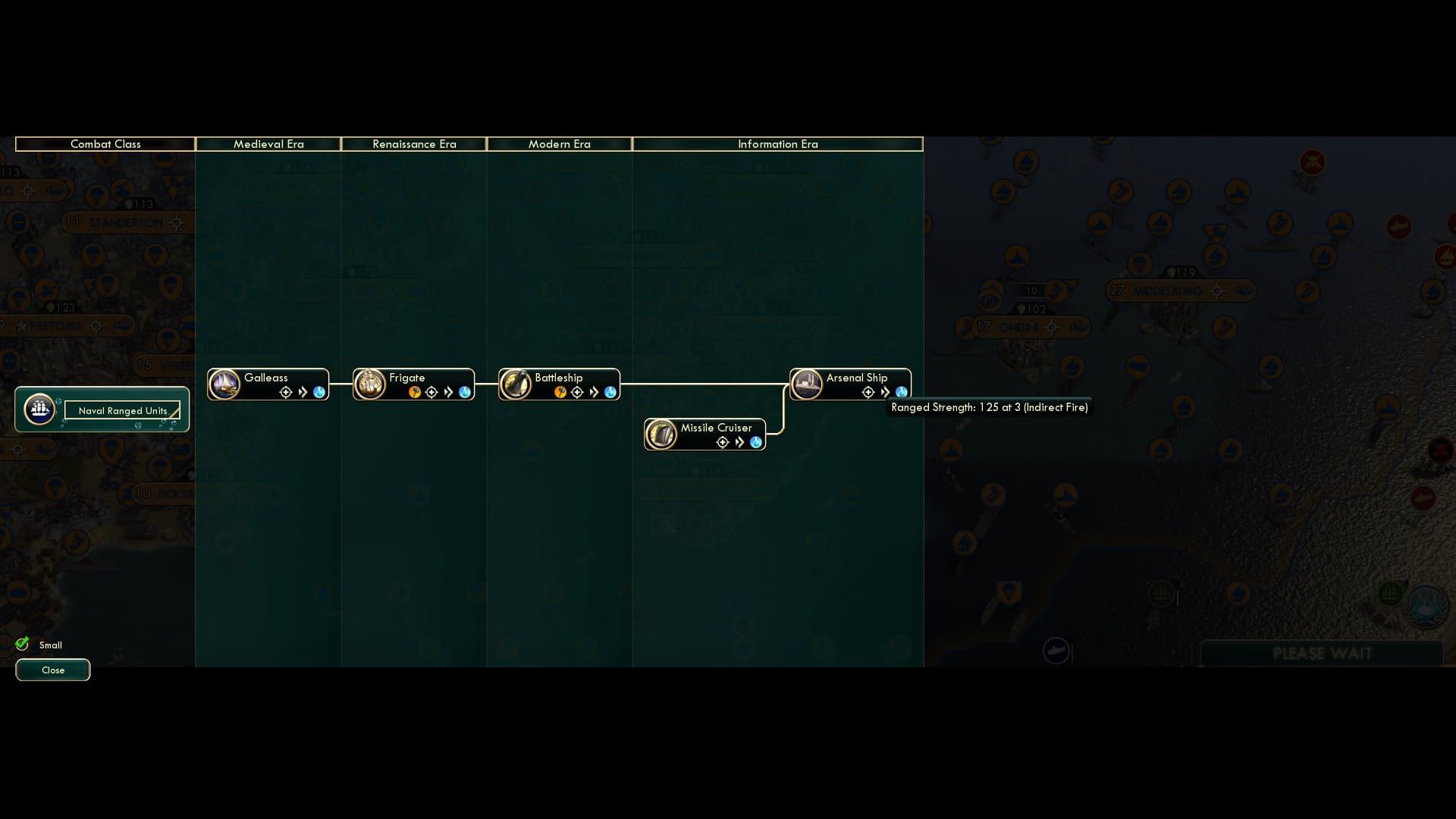The width and height of the screenshot is (1456, 819).
Task: Click the Close button
Action: point(52,670)
